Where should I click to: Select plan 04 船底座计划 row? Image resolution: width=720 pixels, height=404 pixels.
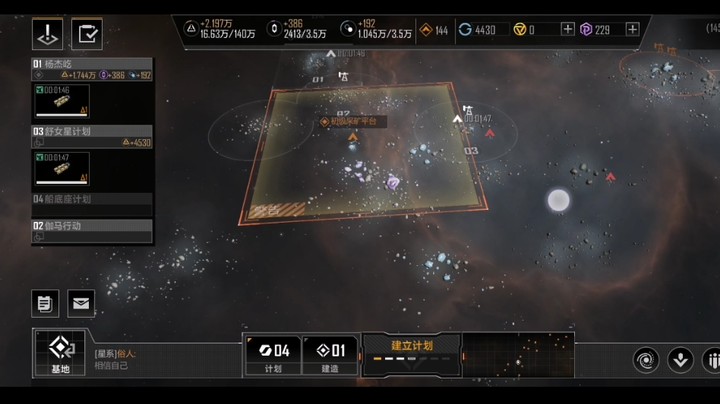click(x=91, y=199)
